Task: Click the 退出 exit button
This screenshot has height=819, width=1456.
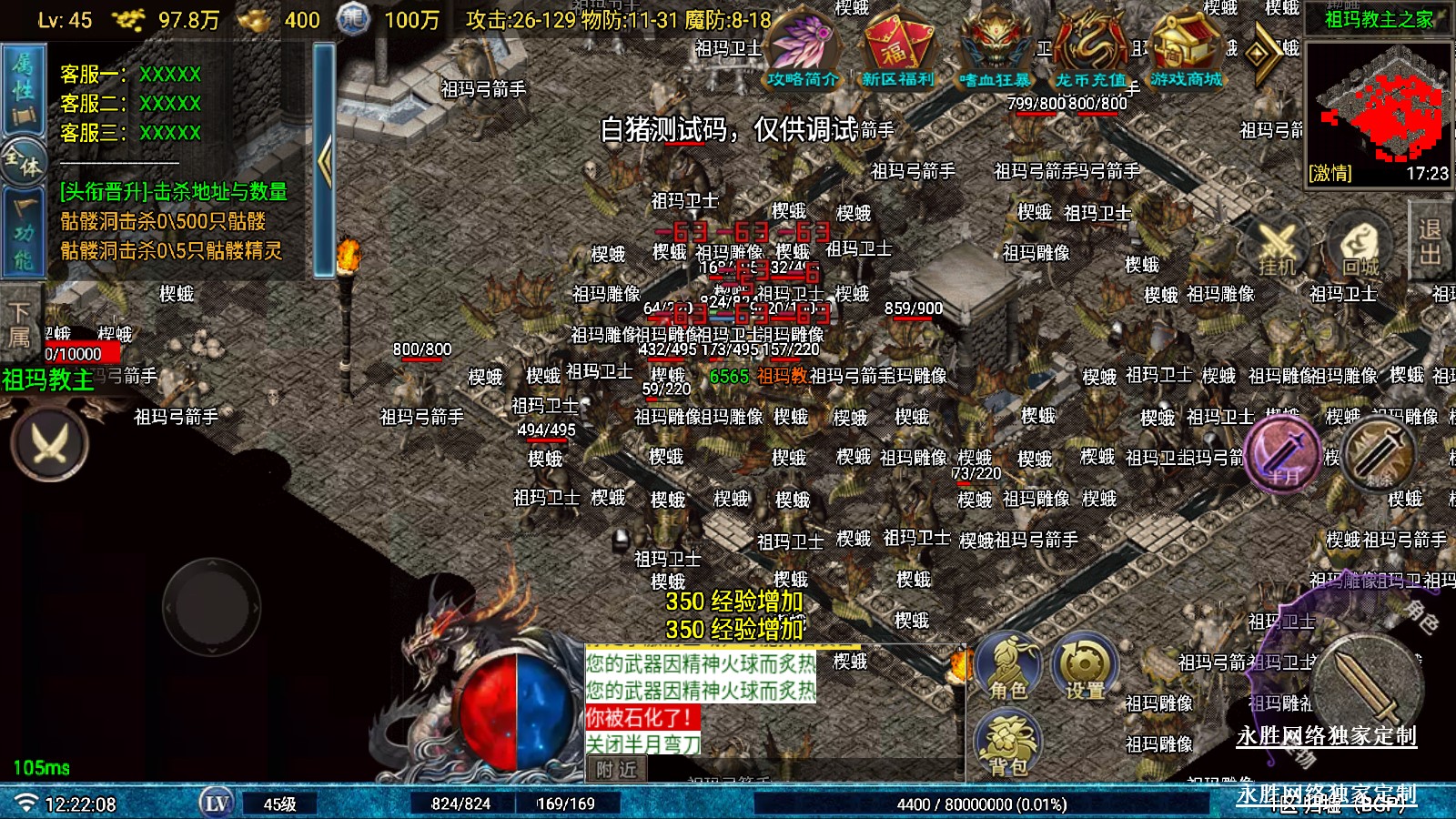Action: (x=1431, y=242)
